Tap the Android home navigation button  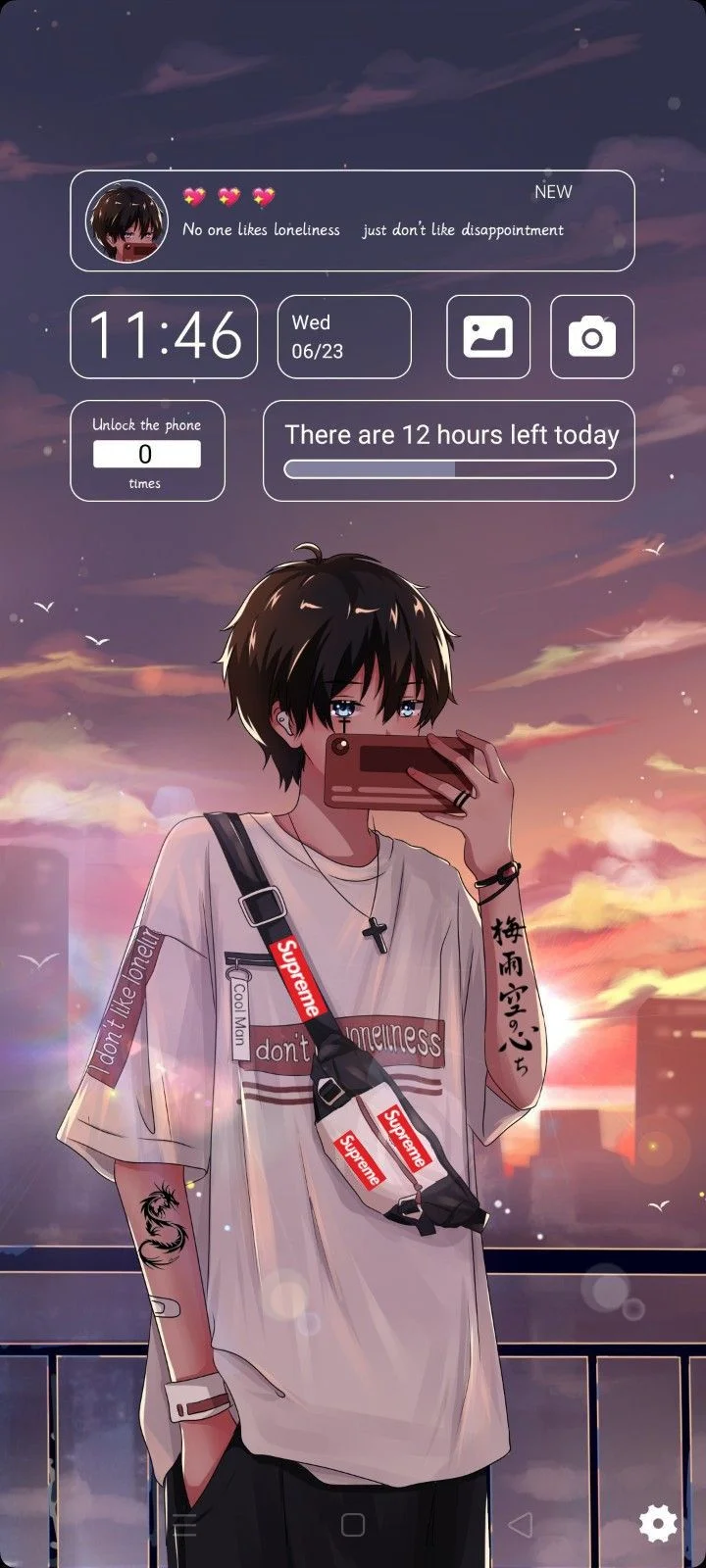[353, 1524]
